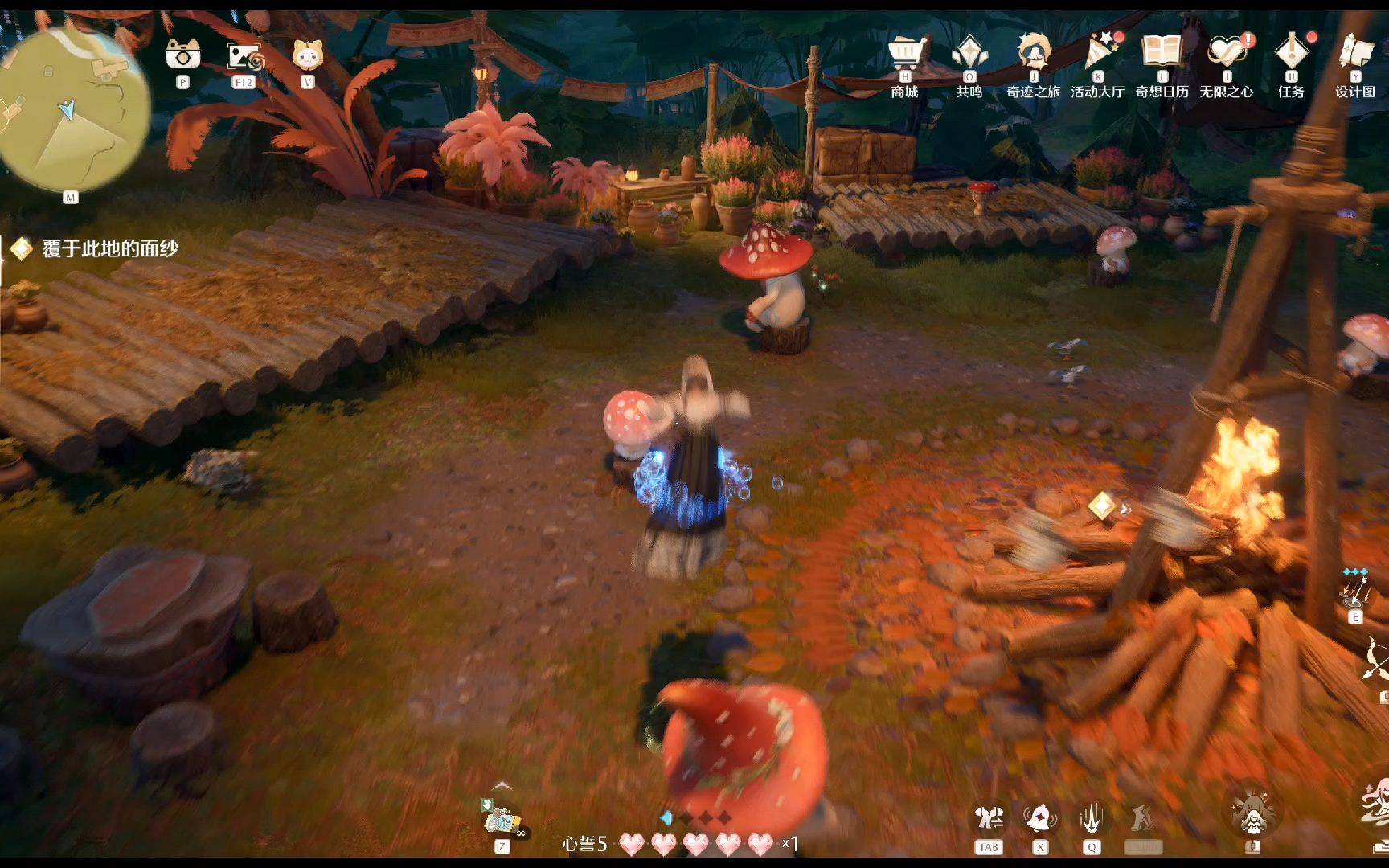Open the 共鸣 resonance menu
The width and height of the screenshot is (1389, 868).
[x=969, y=54]
